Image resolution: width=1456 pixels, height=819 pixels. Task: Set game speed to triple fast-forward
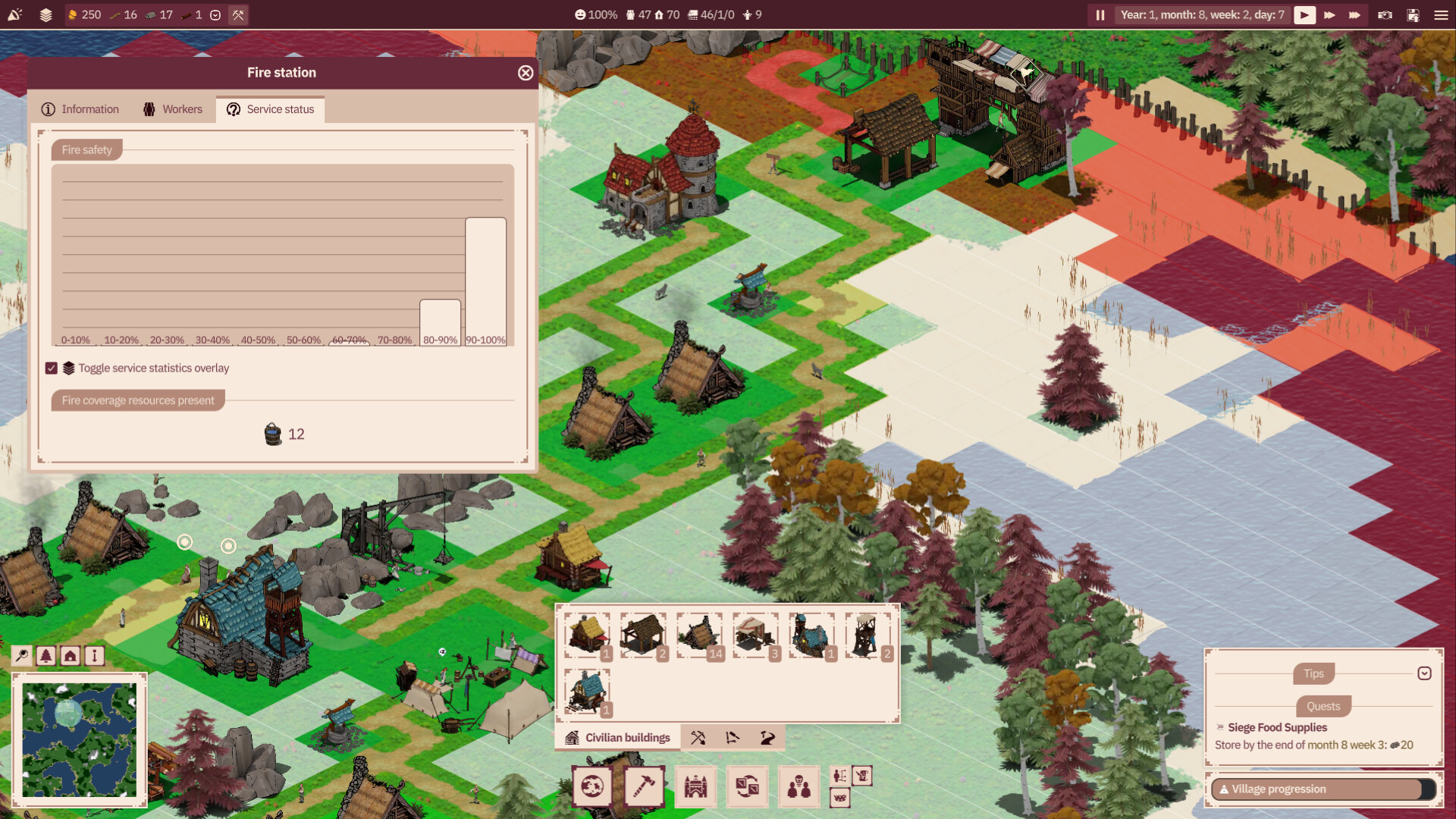(x=1354, y=15)
